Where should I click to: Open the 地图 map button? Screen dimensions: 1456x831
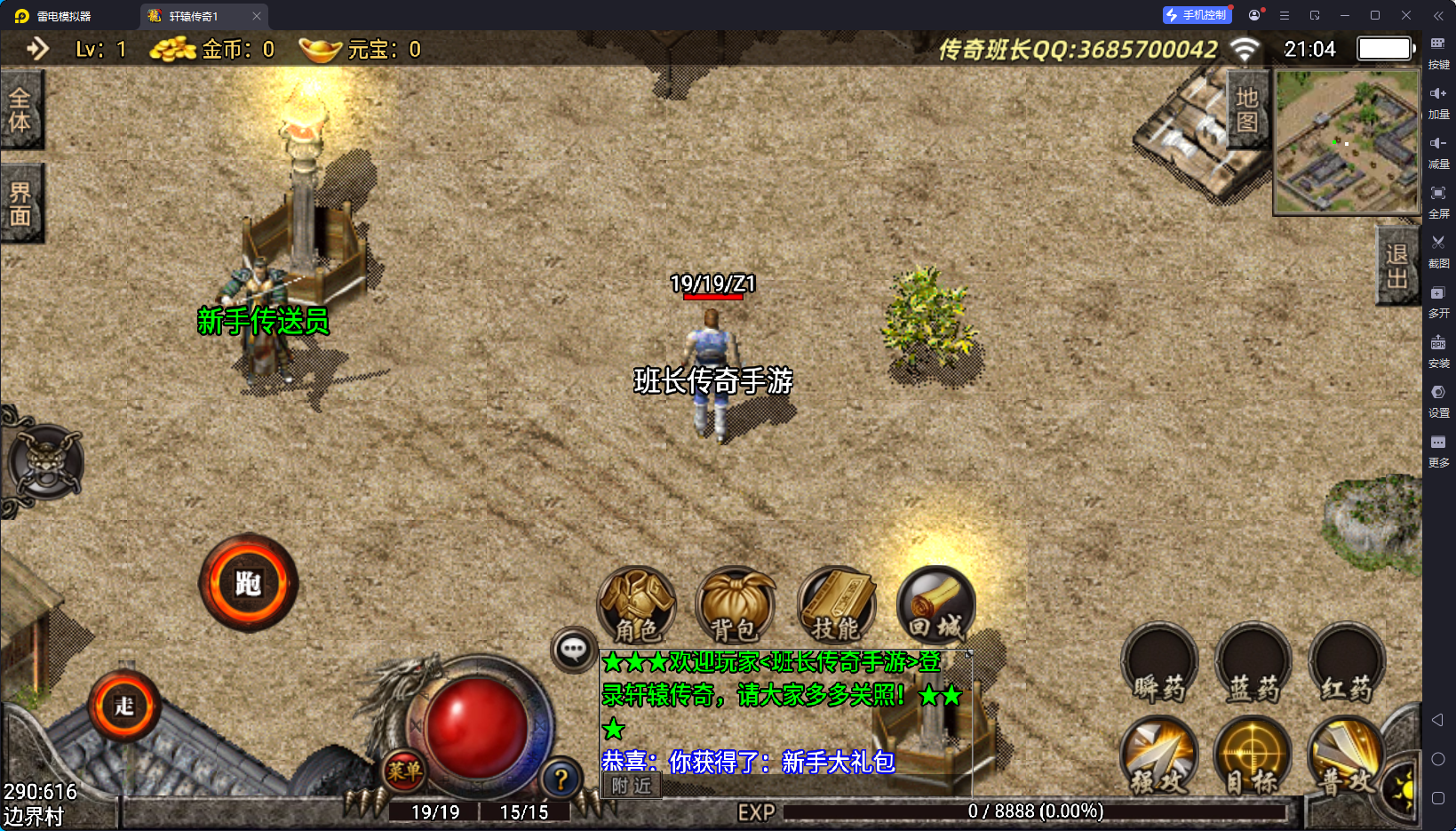(x=1247, y=109)
